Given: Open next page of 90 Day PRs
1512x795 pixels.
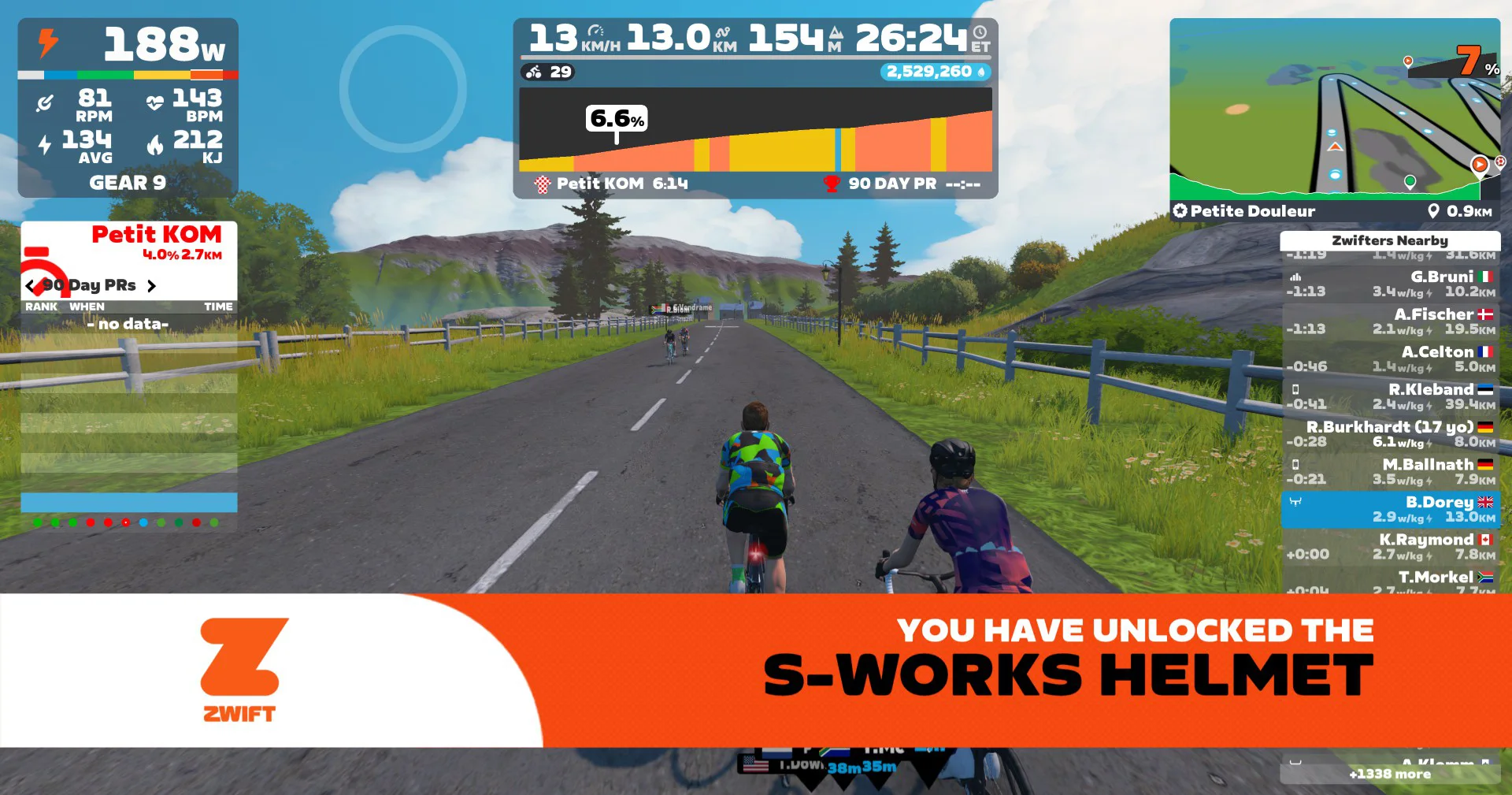Looking at the screenshot, I should point(153,285).
